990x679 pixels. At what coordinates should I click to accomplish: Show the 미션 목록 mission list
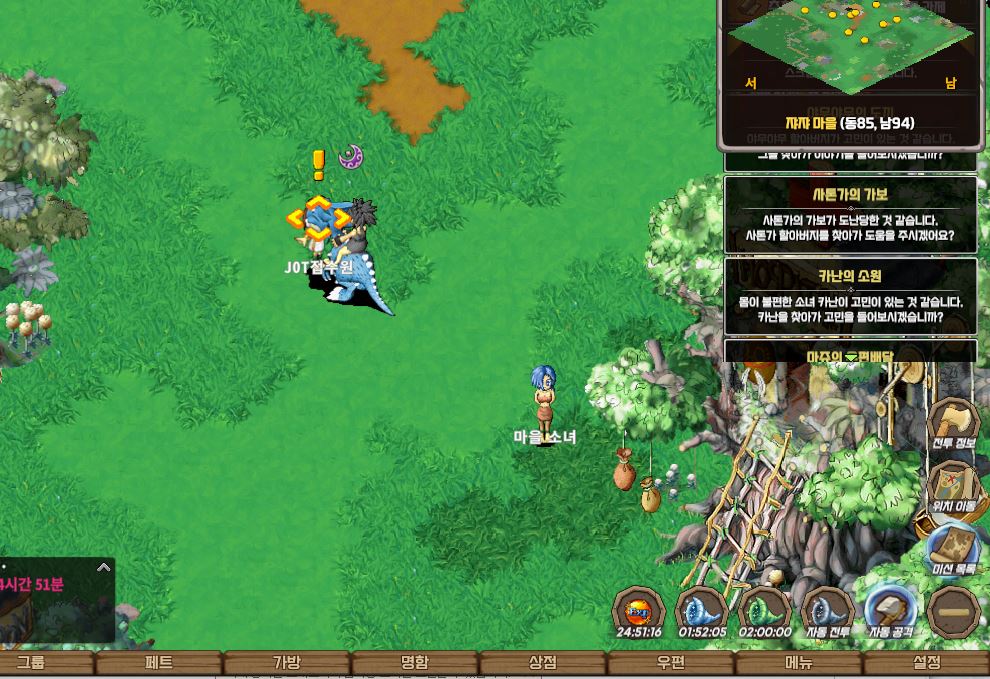953,548
